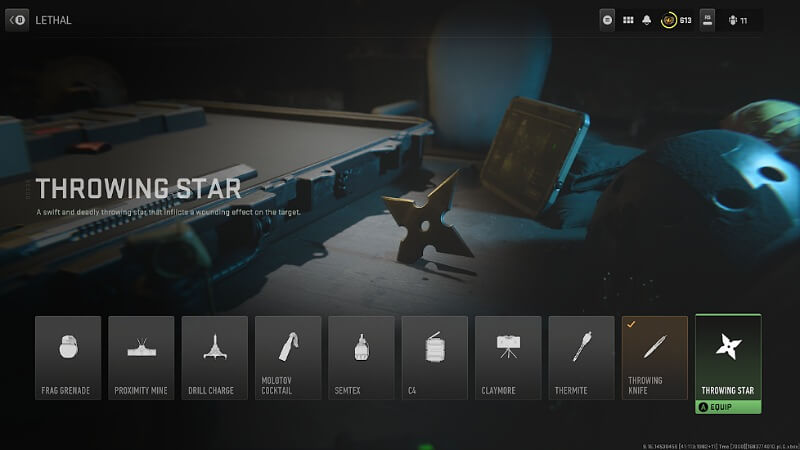
Task: Select the Molotov Cocktail lethal
Action: tap(288, 357)
